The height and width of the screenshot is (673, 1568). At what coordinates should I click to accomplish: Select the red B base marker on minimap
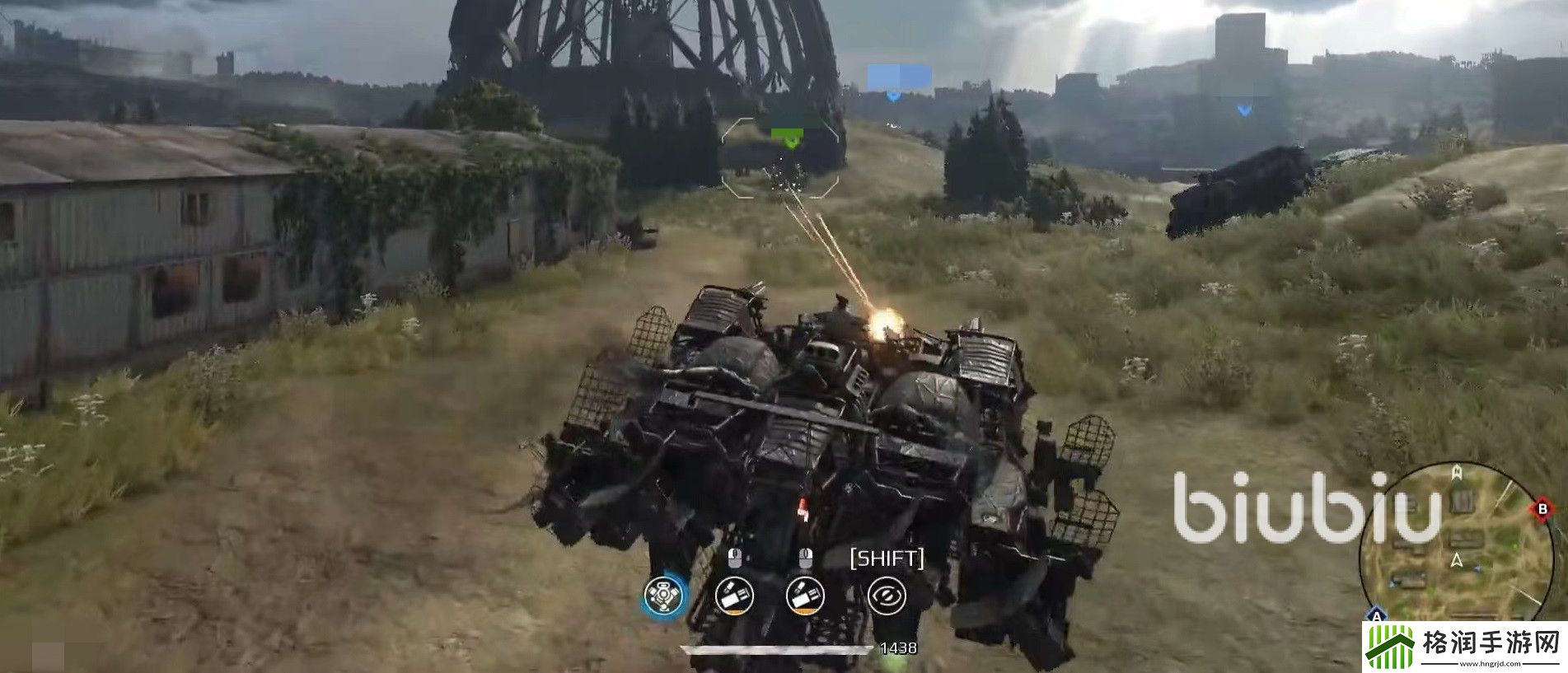[1542, 510]
